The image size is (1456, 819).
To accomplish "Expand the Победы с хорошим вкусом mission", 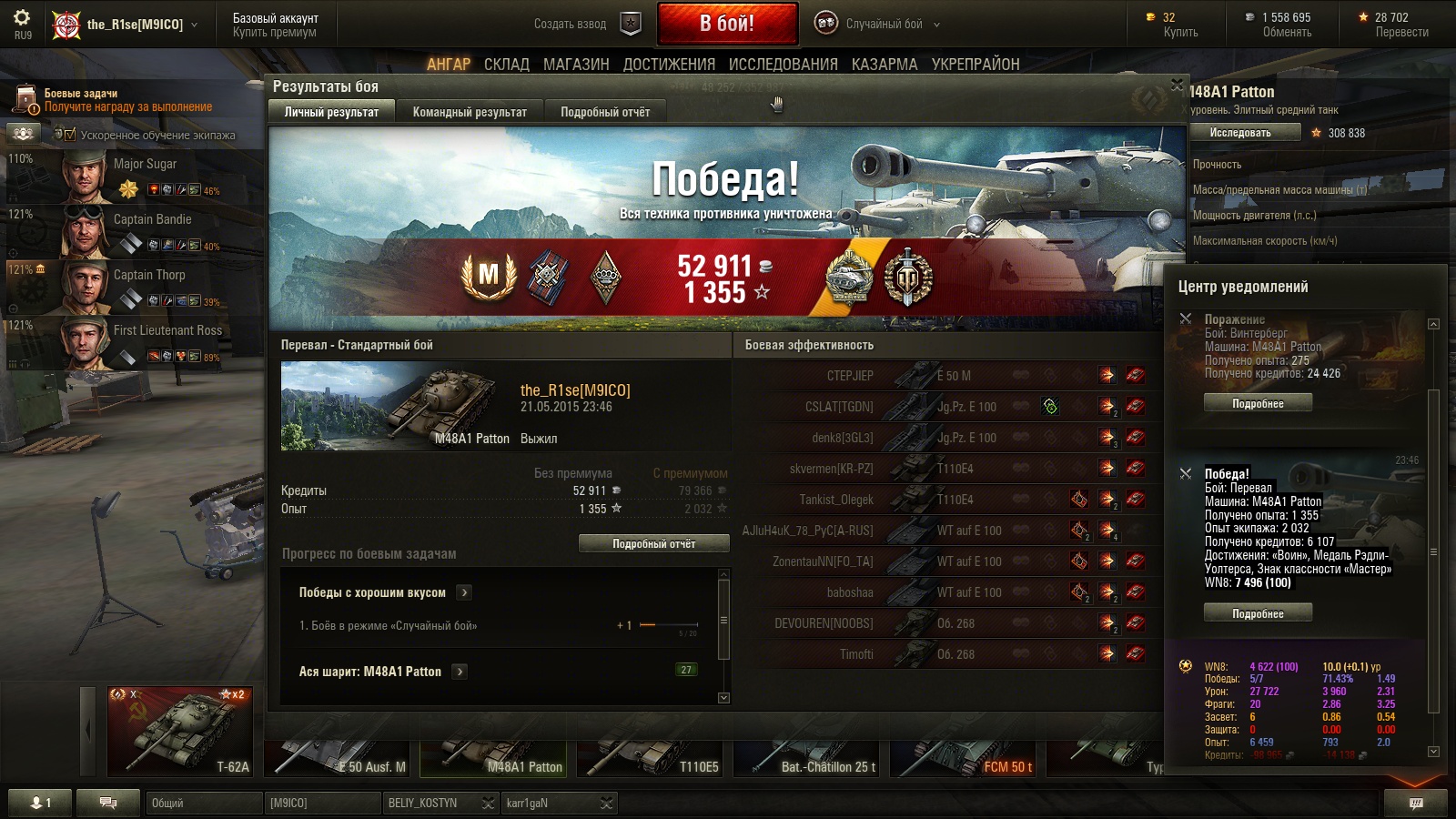I will (x=464, y=592).
